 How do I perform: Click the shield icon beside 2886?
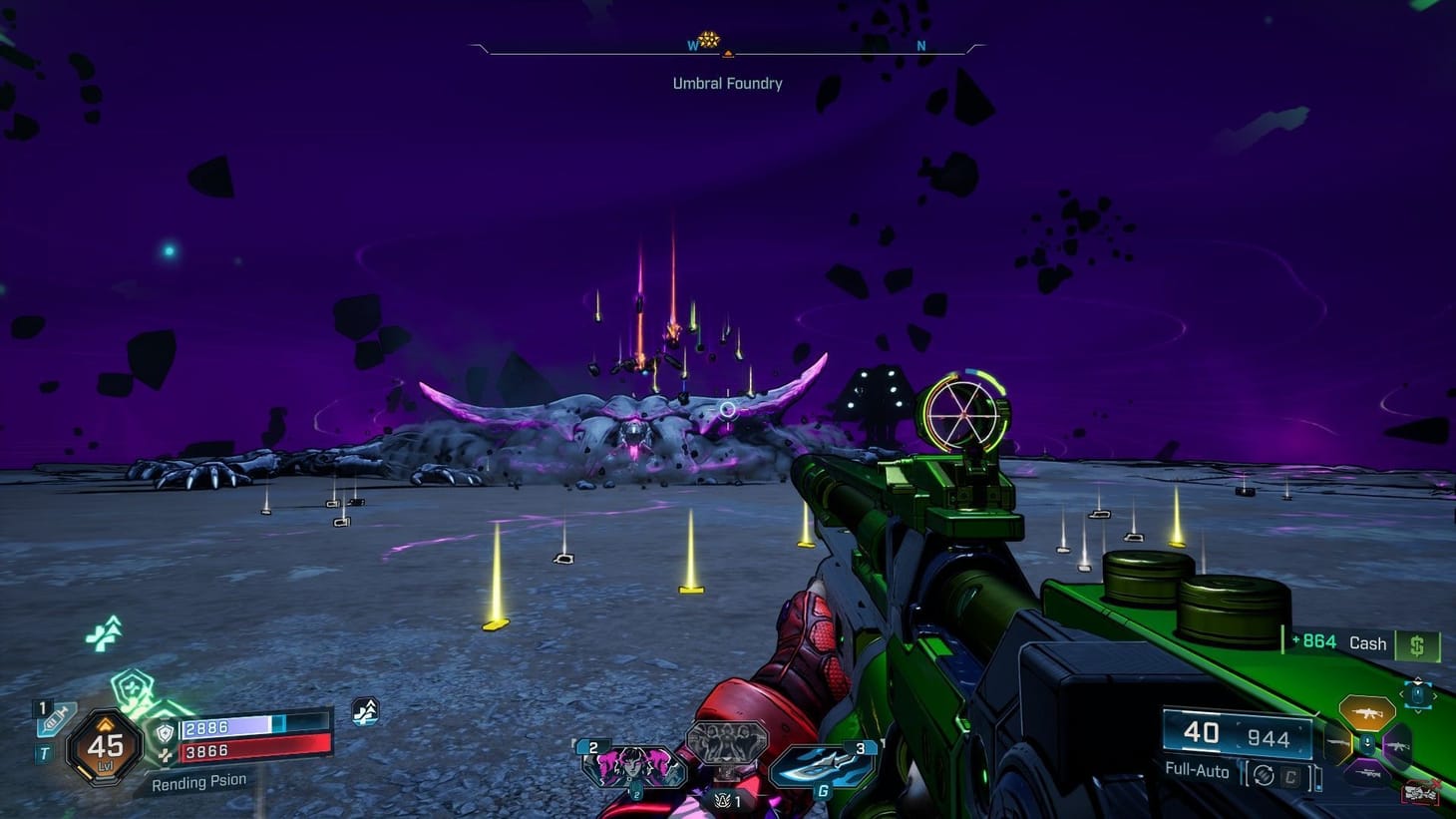164,733
